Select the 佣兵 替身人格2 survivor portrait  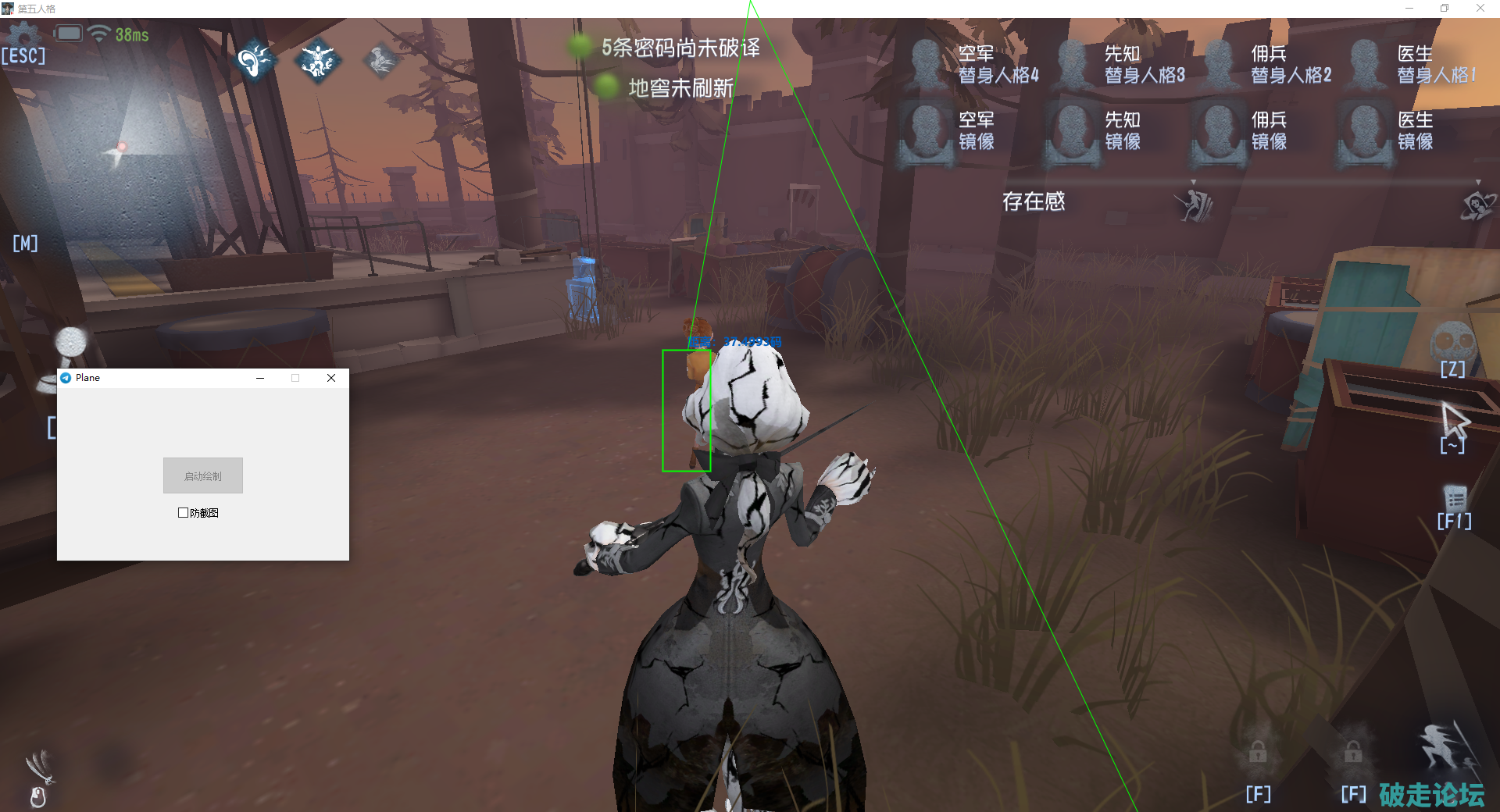[x=1219, y=64]
